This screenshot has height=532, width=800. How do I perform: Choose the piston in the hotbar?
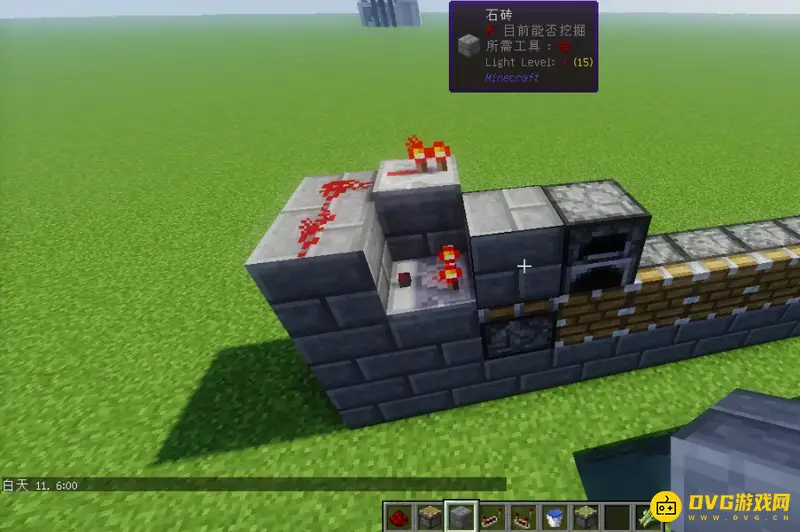click(429, 518)
